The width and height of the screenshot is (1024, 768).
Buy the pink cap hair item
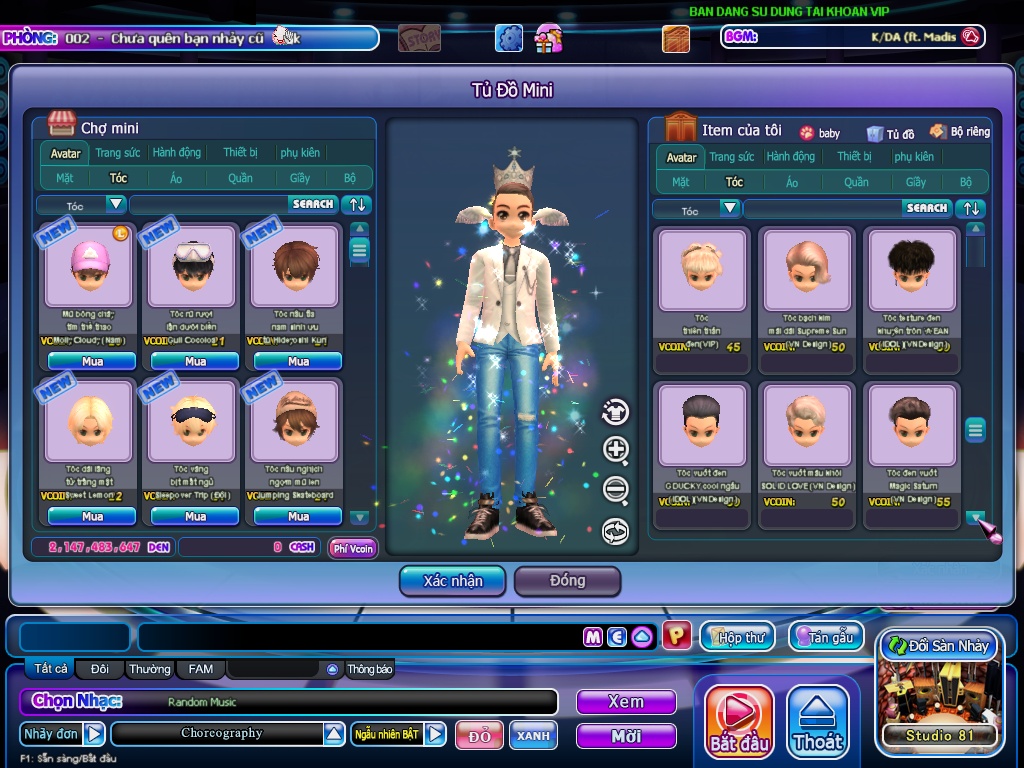92,361
